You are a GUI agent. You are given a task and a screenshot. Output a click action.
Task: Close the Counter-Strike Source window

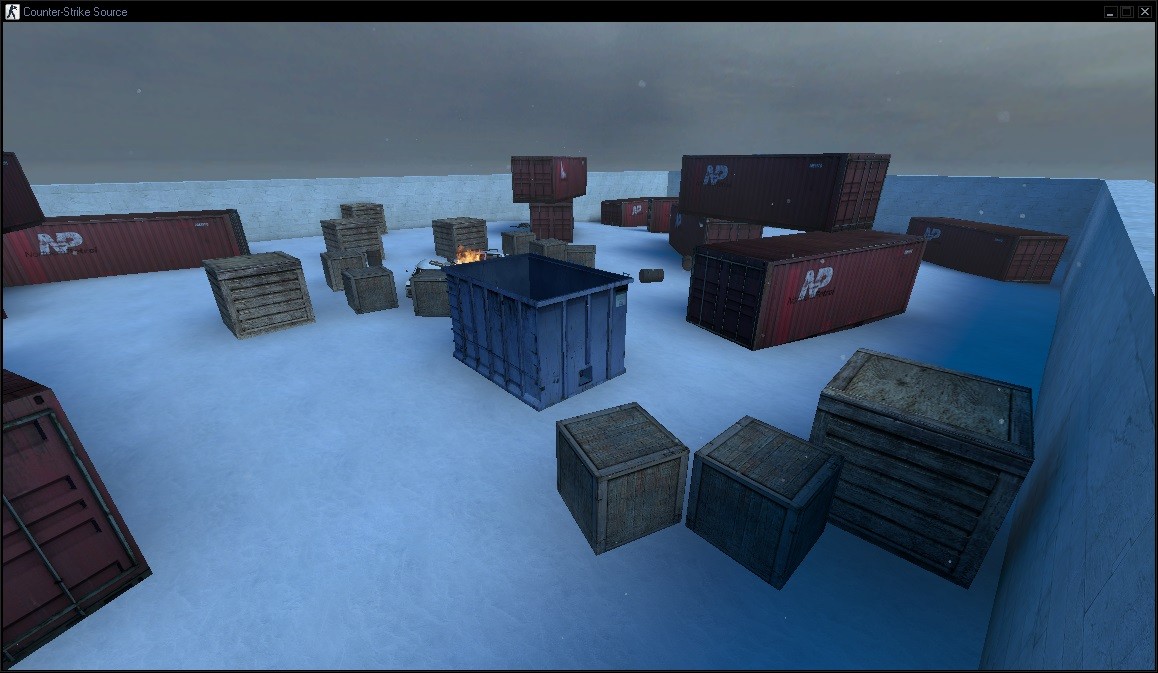1144,11
